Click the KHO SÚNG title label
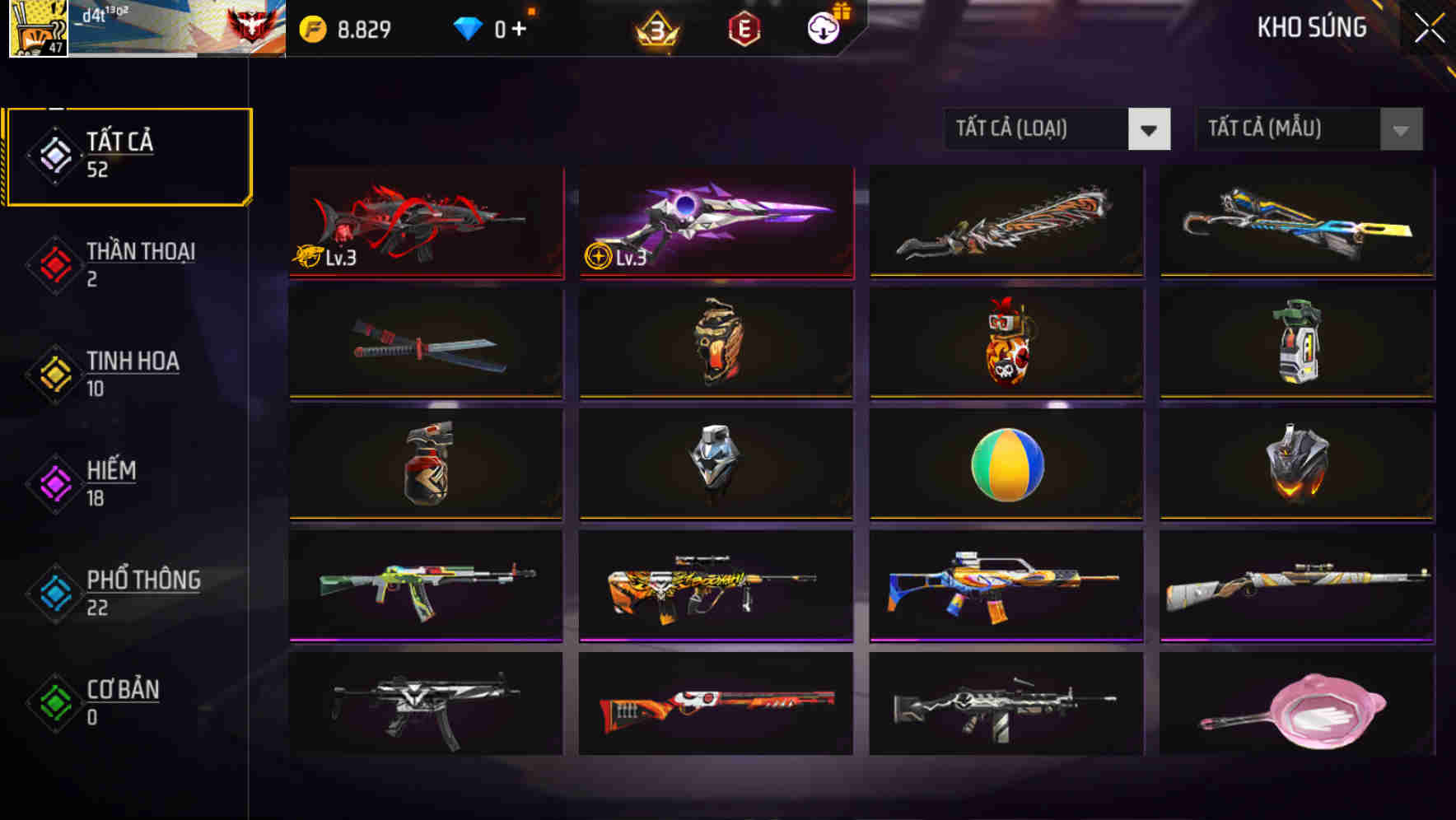Screen dimensions: 1456x820 1310,29
